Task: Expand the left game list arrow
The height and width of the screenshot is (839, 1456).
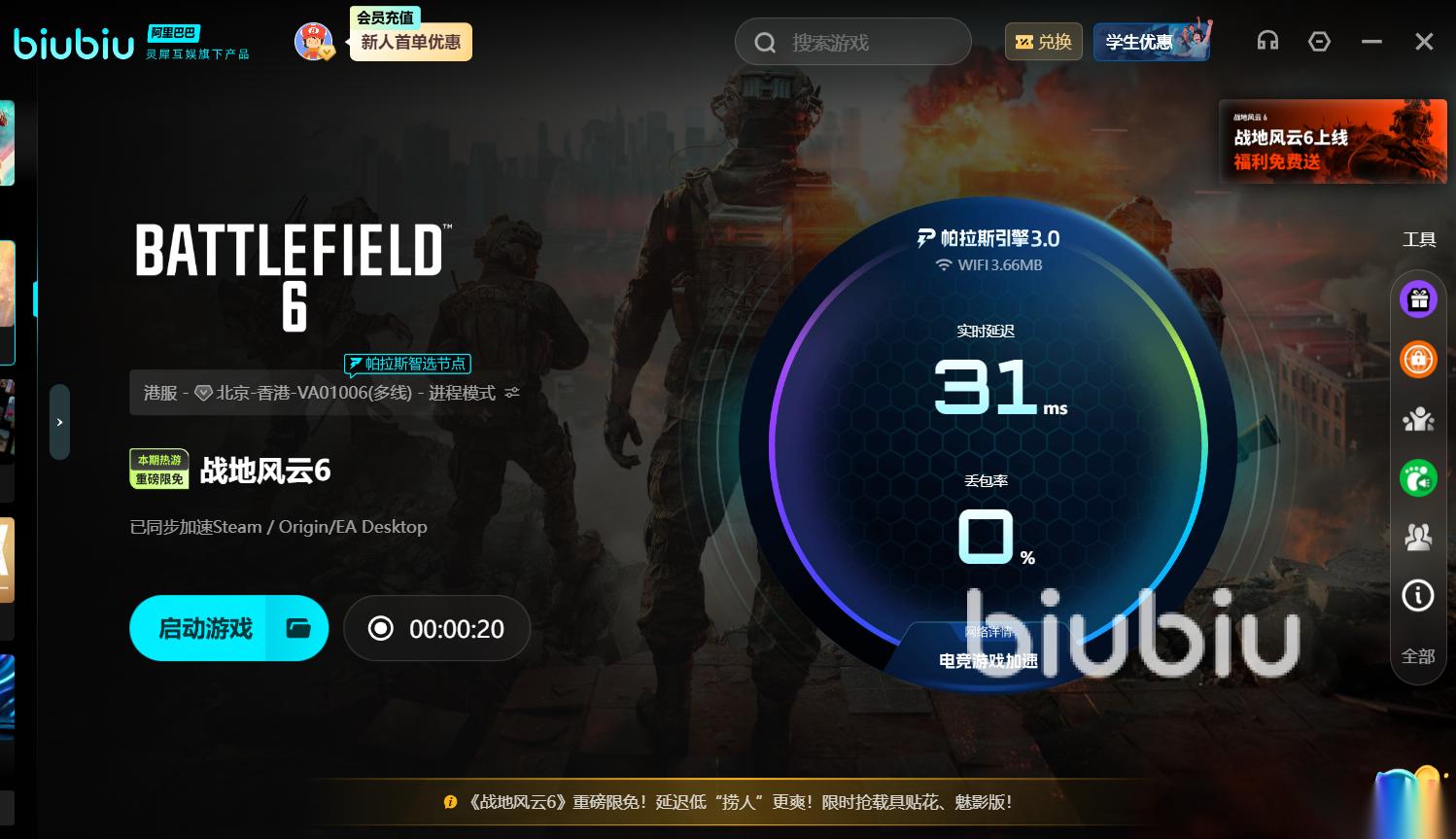Action: pos(59,422)
